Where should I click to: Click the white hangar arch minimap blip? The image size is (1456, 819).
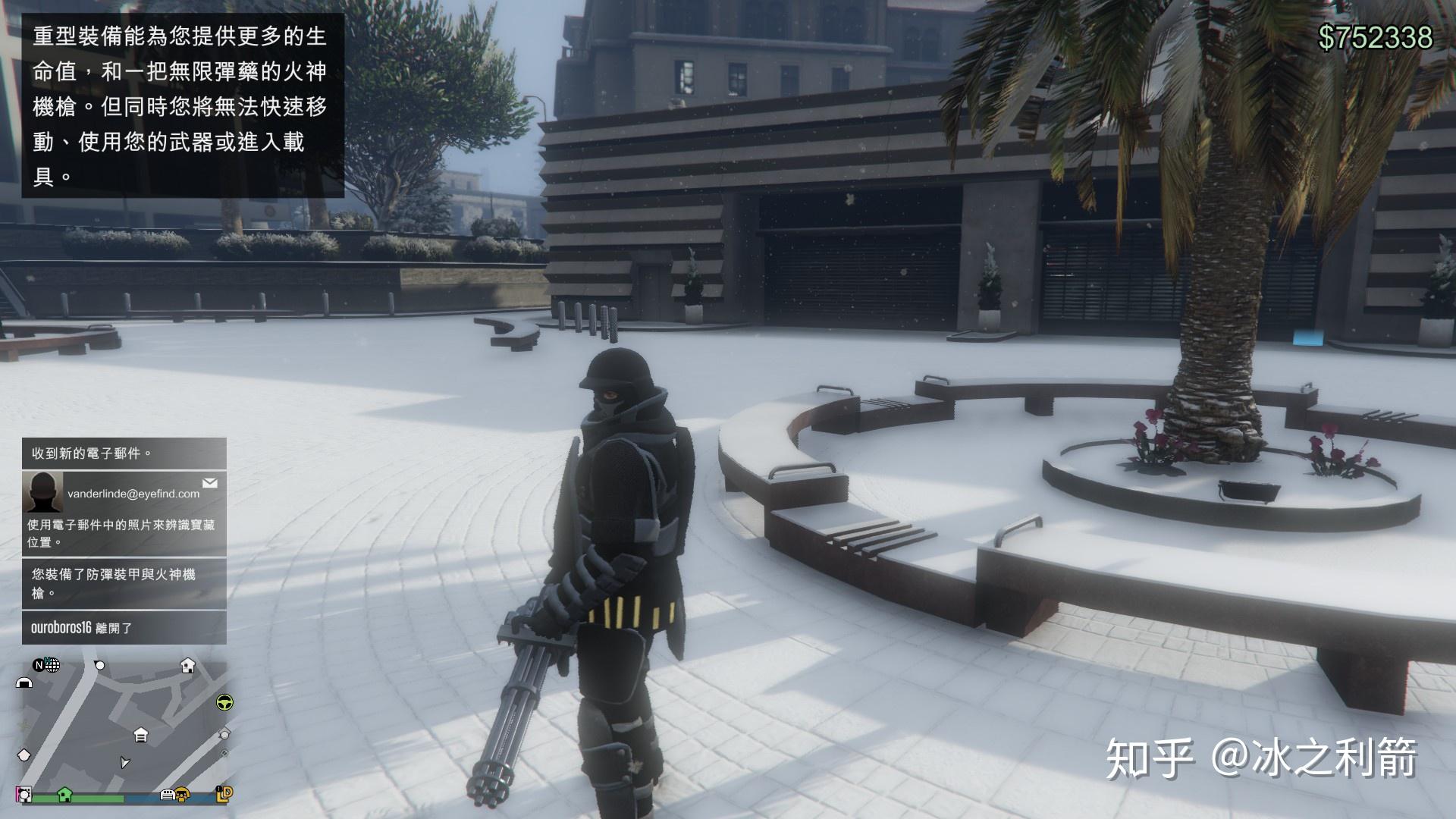click(x=24, y=682)
